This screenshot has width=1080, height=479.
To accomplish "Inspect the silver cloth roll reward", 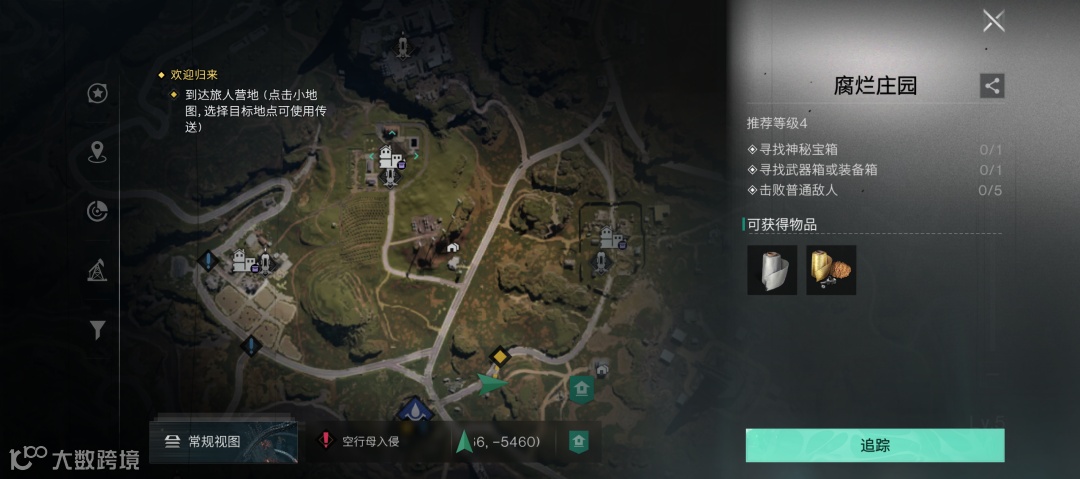I will pos(772,270).
